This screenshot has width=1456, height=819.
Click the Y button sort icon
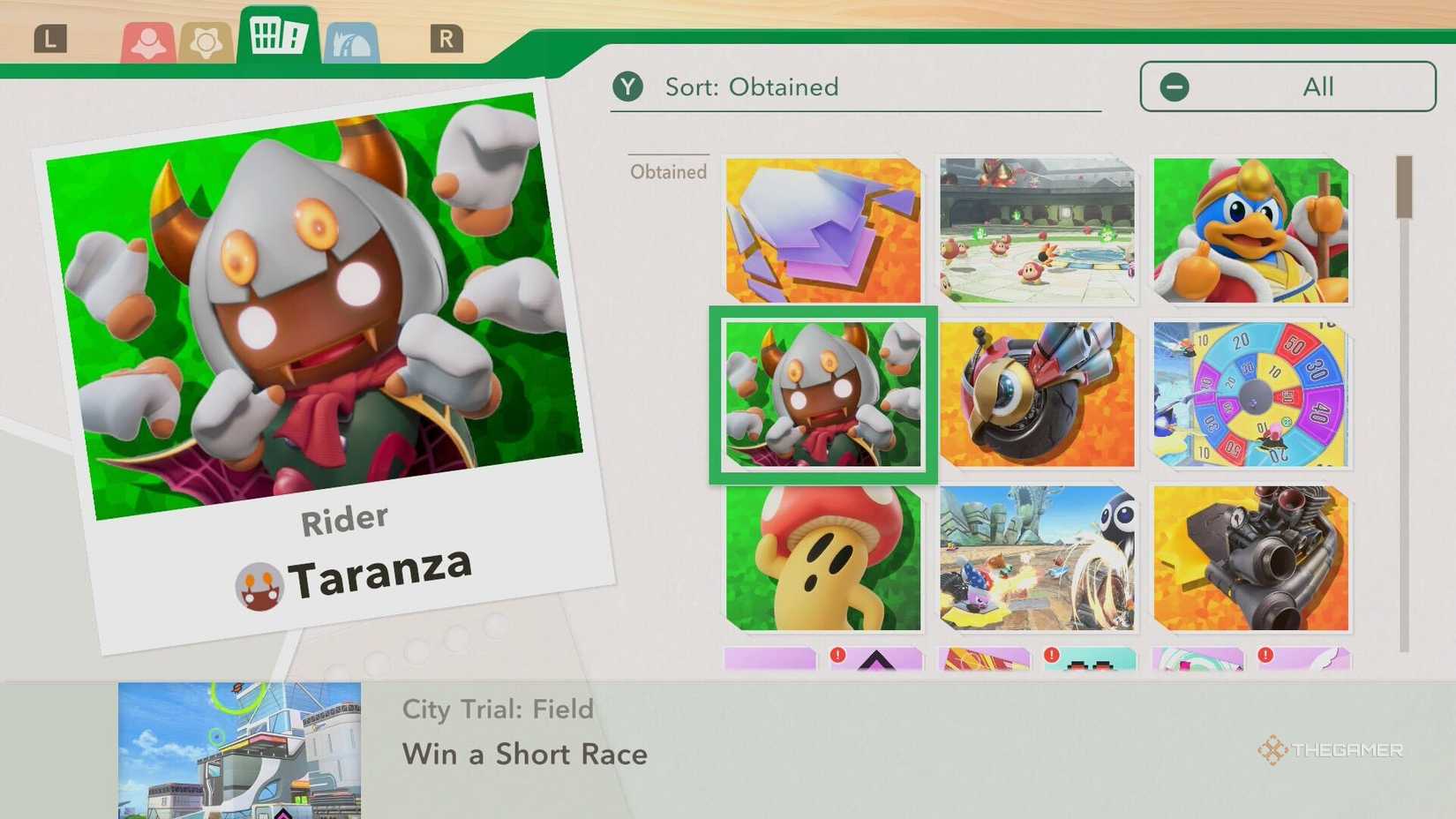[628, 86]
